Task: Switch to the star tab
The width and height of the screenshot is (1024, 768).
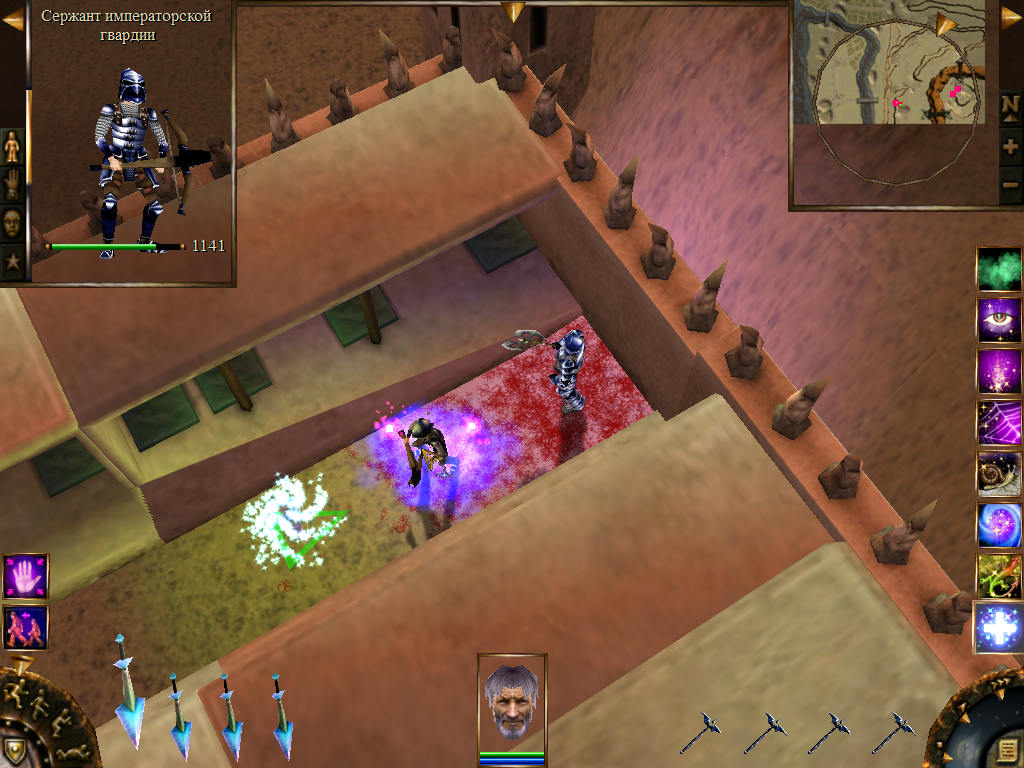Action: [12, 261]
